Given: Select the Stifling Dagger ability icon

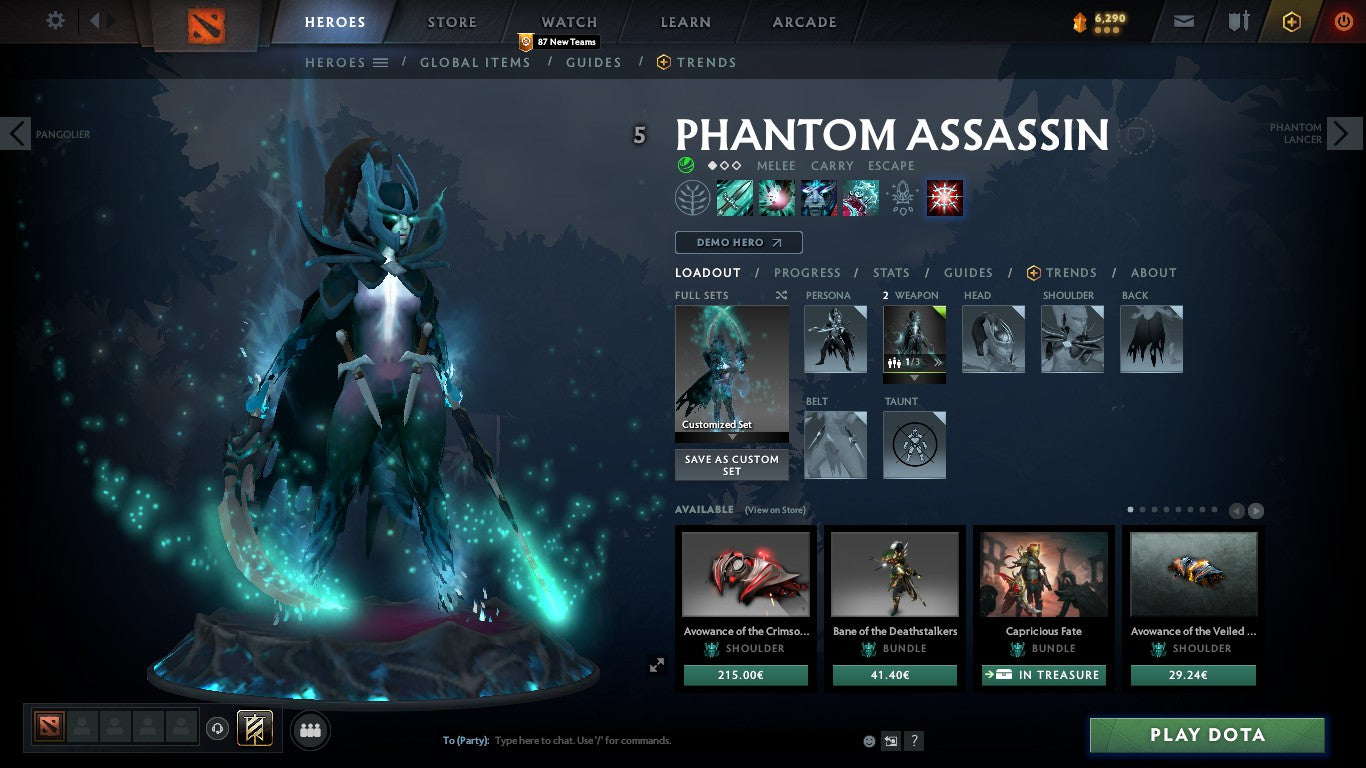Looking at the screenshot, I should coord(735,197).
